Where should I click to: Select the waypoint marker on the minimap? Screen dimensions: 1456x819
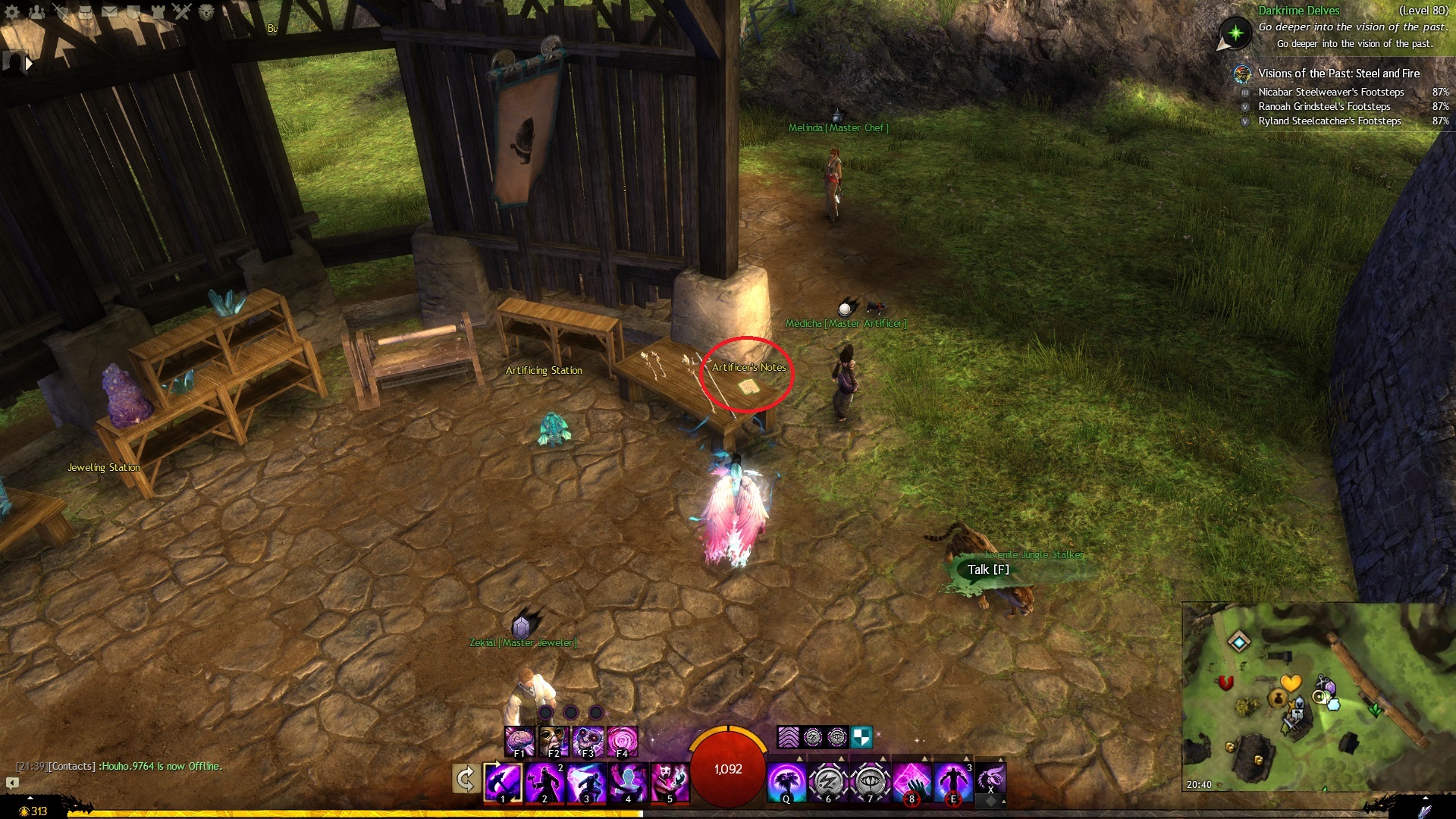click(x=1239, y=642)
